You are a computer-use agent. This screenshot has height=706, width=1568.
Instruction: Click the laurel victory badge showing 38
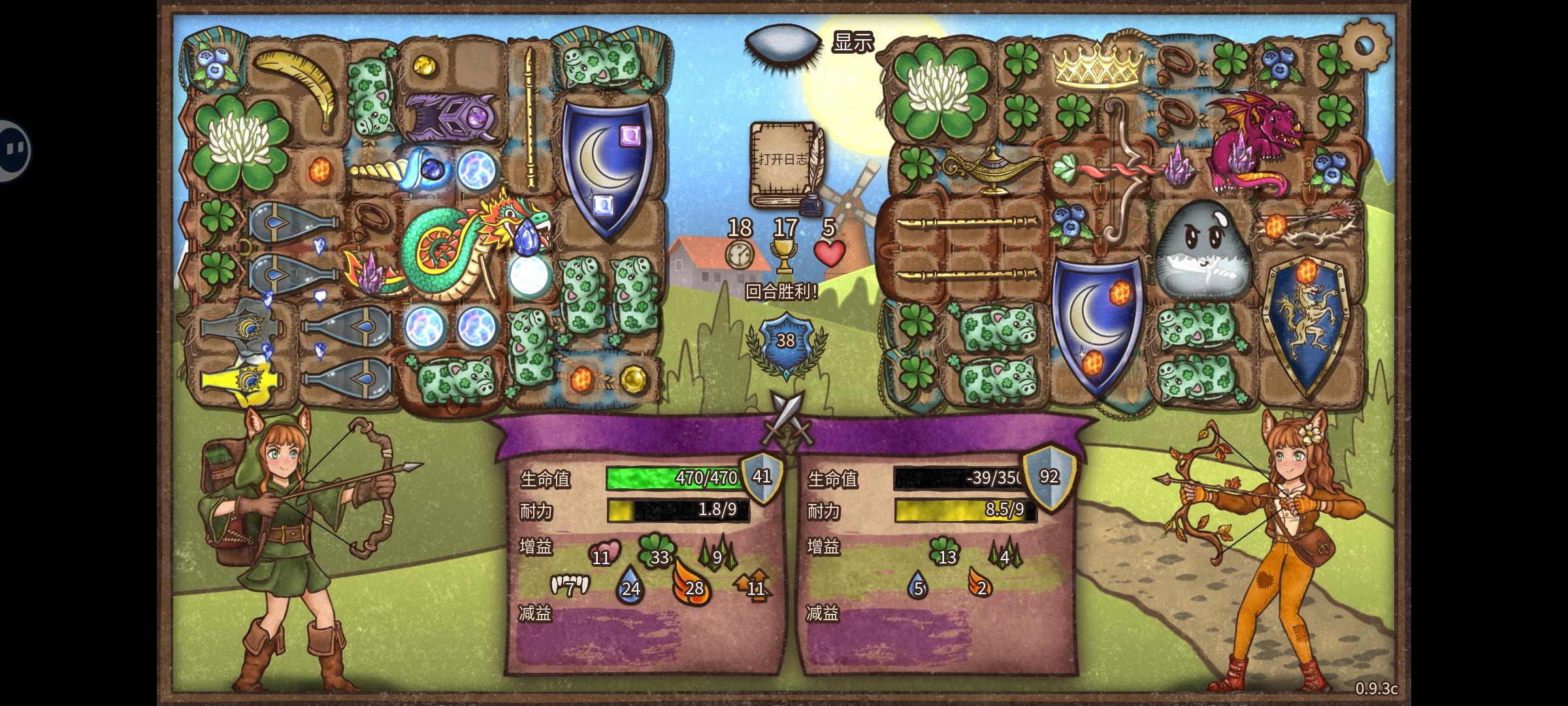pyautogui.click(x=787, y=341)
